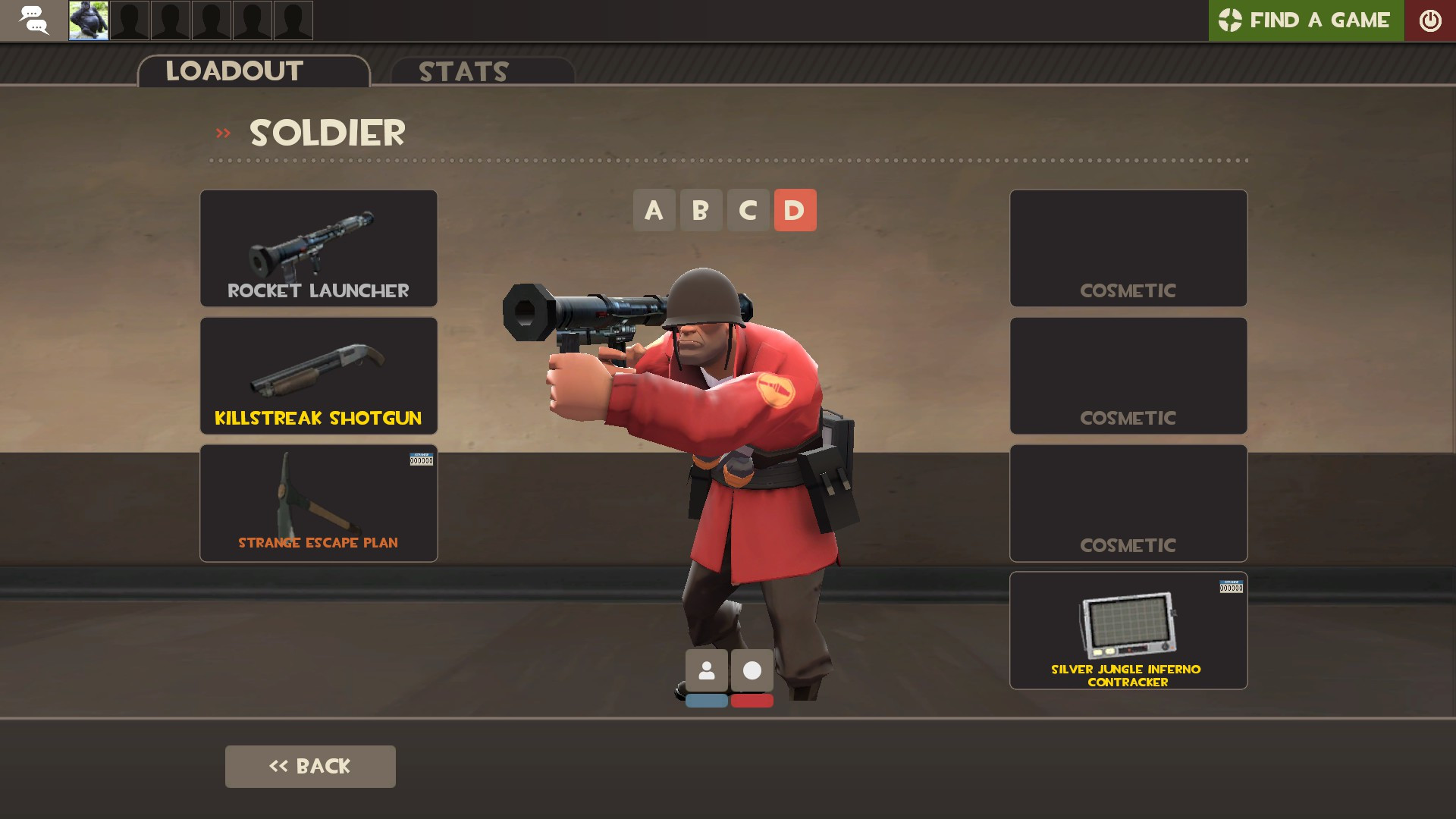Select loadout preset A

pos(654,210)
